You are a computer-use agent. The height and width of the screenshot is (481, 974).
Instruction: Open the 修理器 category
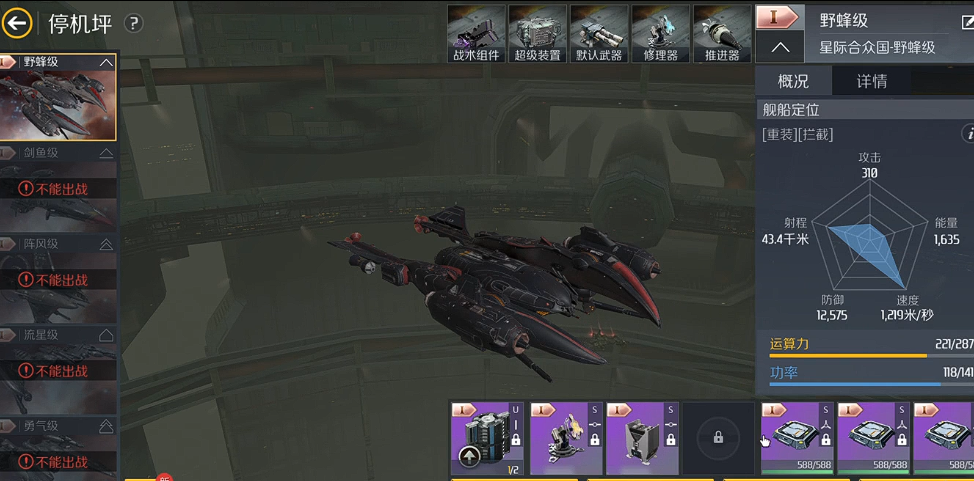[660, 33]
